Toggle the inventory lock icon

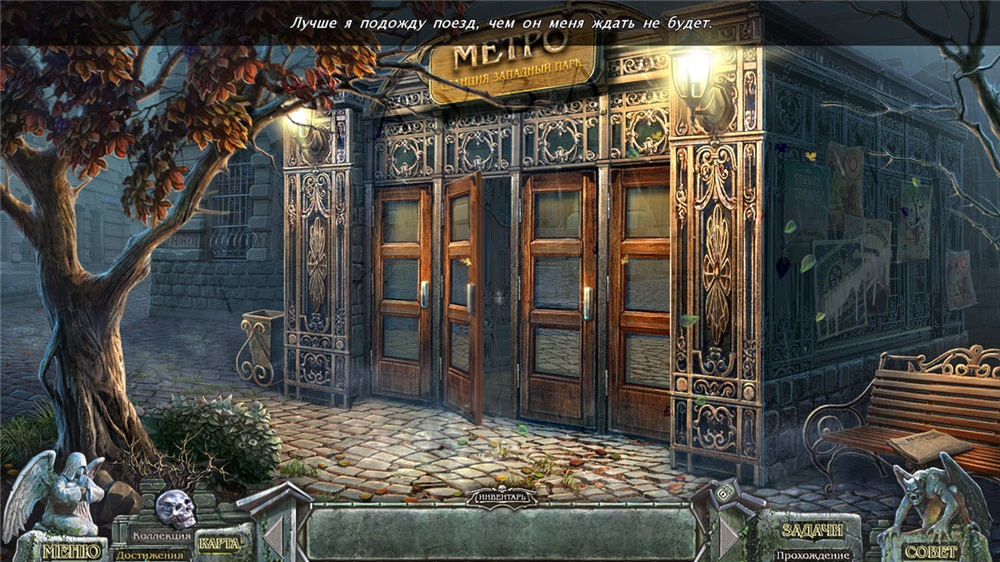click(724, 491)
